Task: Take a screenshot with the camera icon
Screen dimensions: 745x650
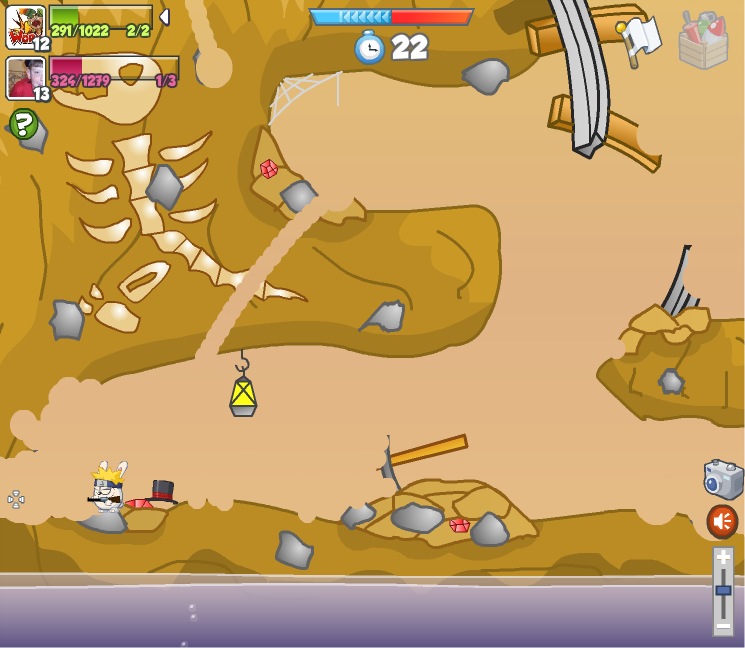Action: click(x=722, y=480)
